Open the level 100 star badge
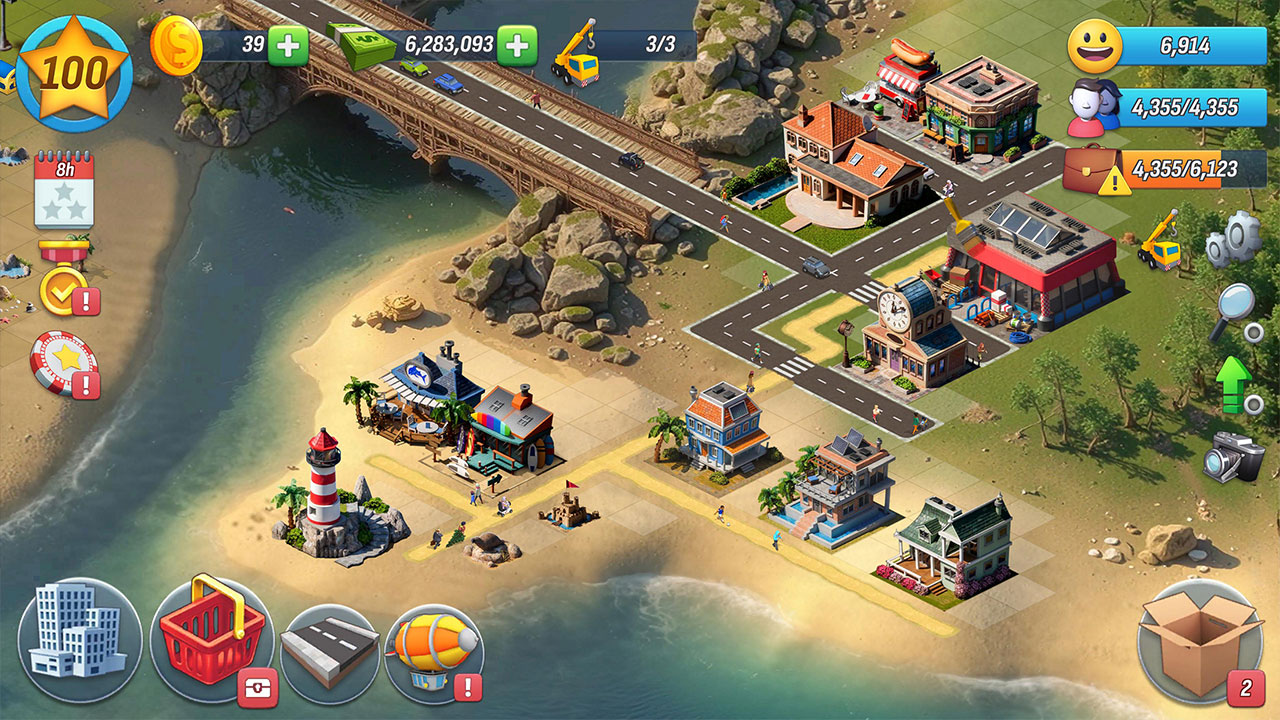This screenshot has width=1280, height=720. (74, 73)
